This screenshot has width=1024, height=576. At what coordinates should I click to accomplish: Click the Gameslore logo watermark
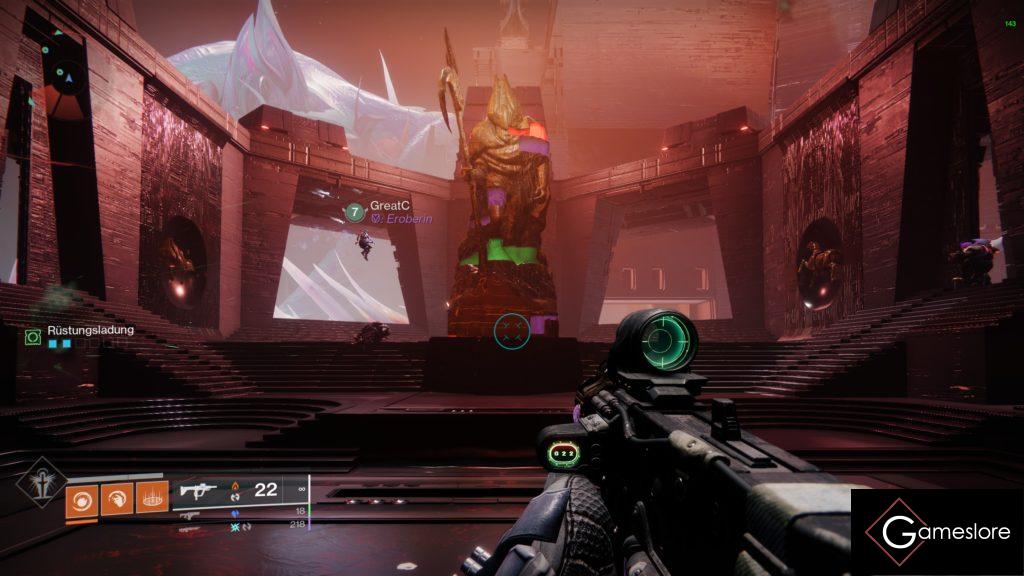click(x=936, y=532)
